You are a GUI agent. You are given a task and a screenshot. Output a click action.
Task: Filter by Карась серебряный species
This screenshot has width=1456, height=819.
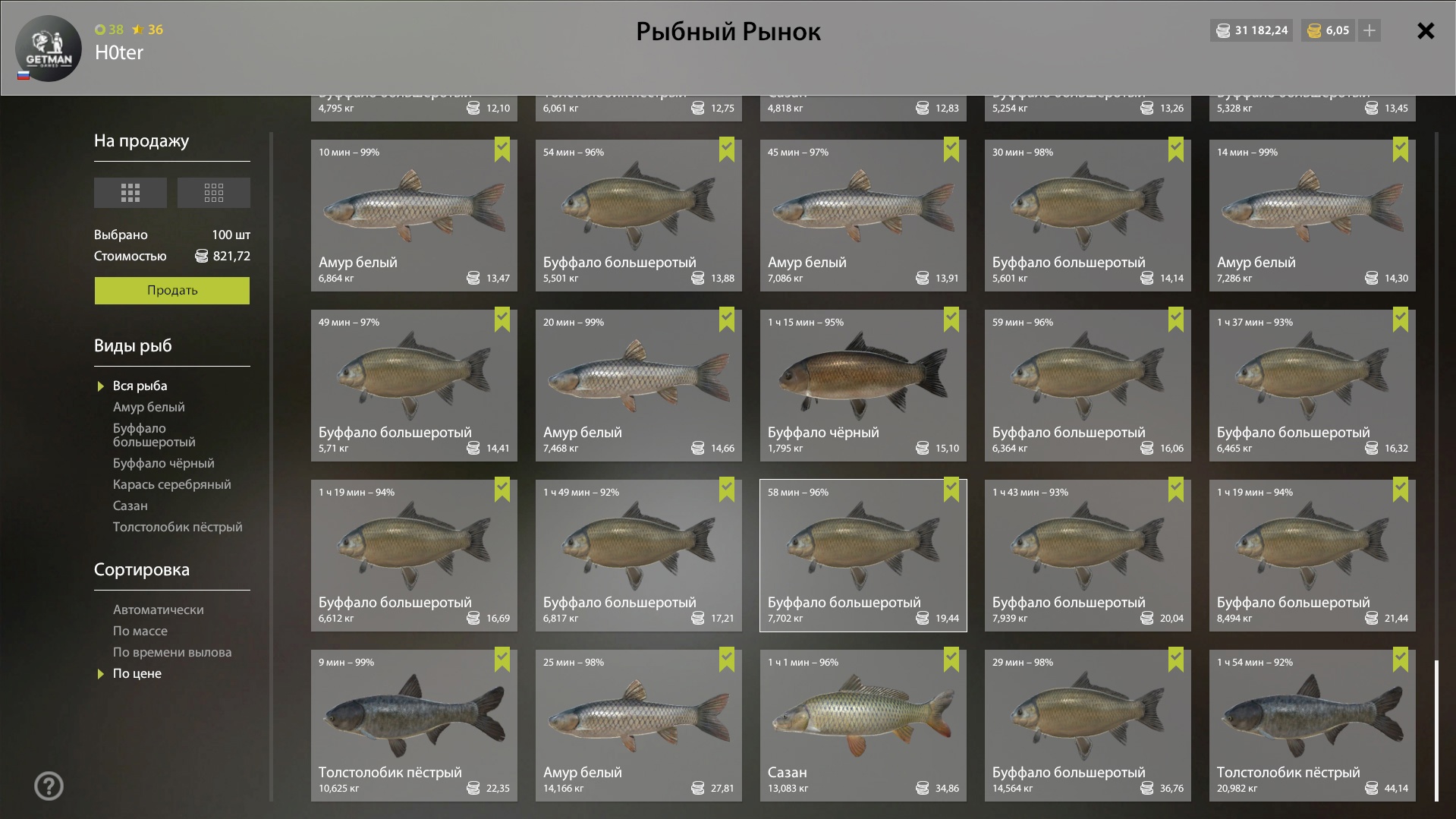171,485
